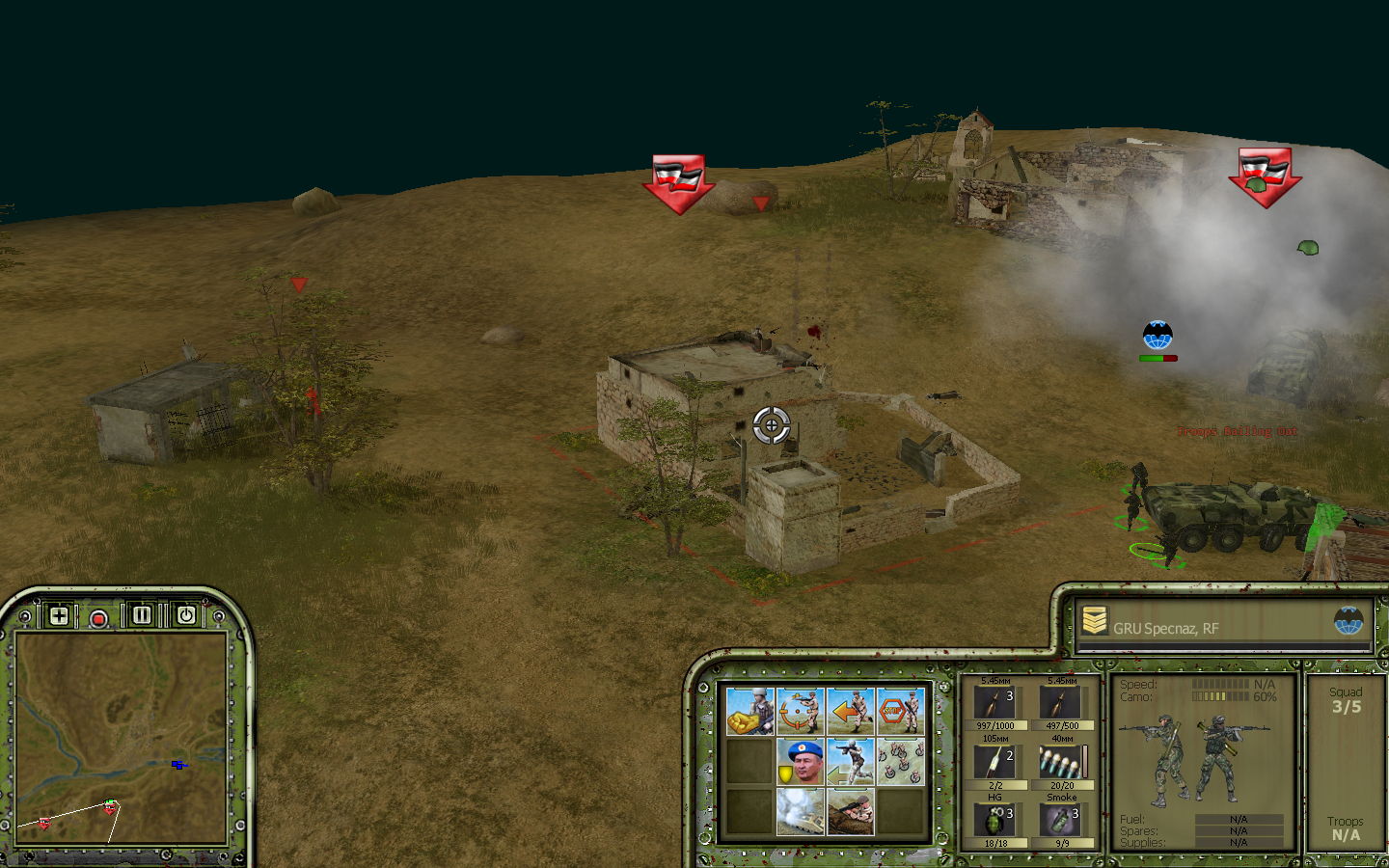Choose the 40mm grenade rounds slot
1389x868 pixels.
coord(1061,764)
